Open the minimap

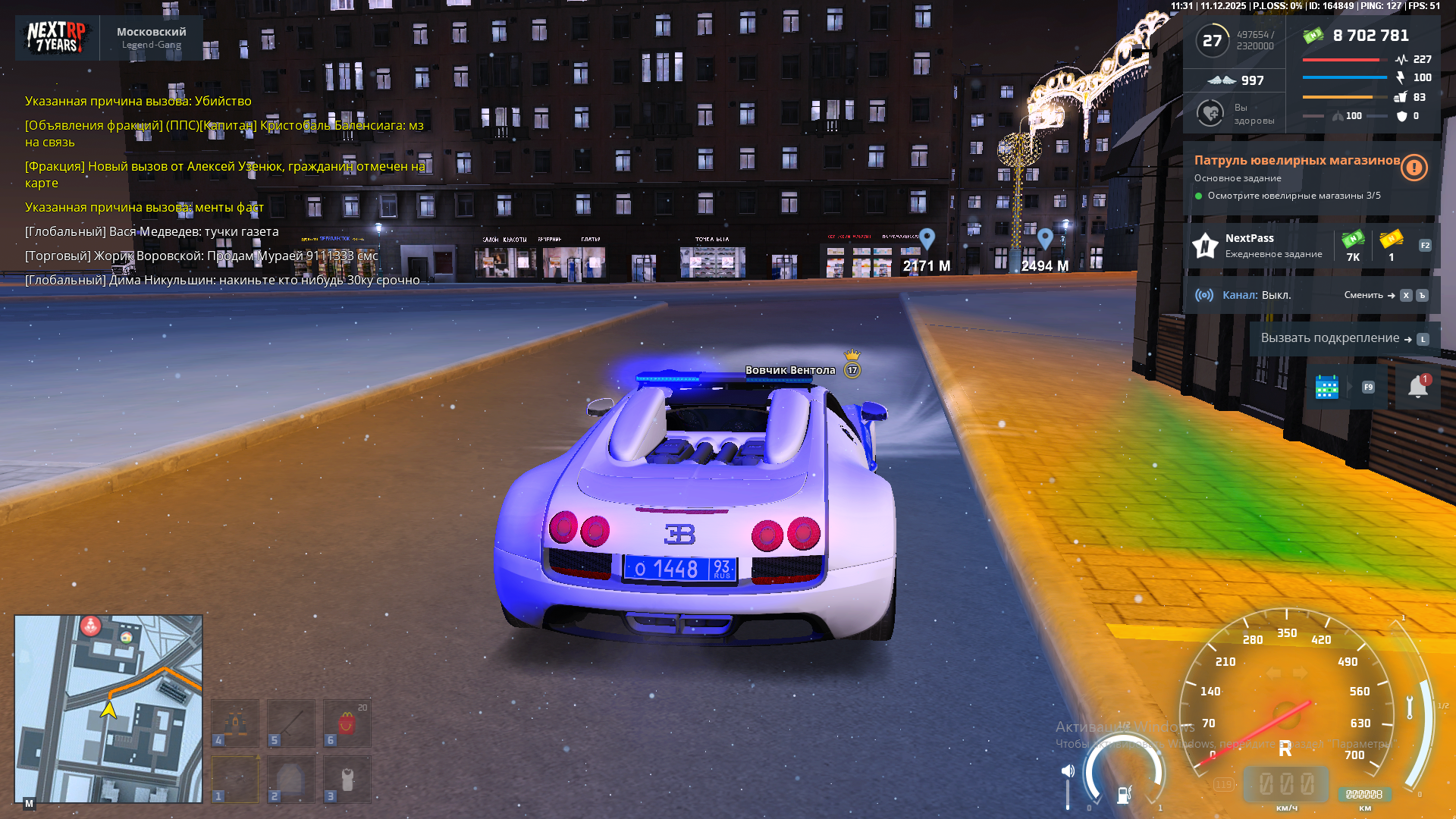108,708
